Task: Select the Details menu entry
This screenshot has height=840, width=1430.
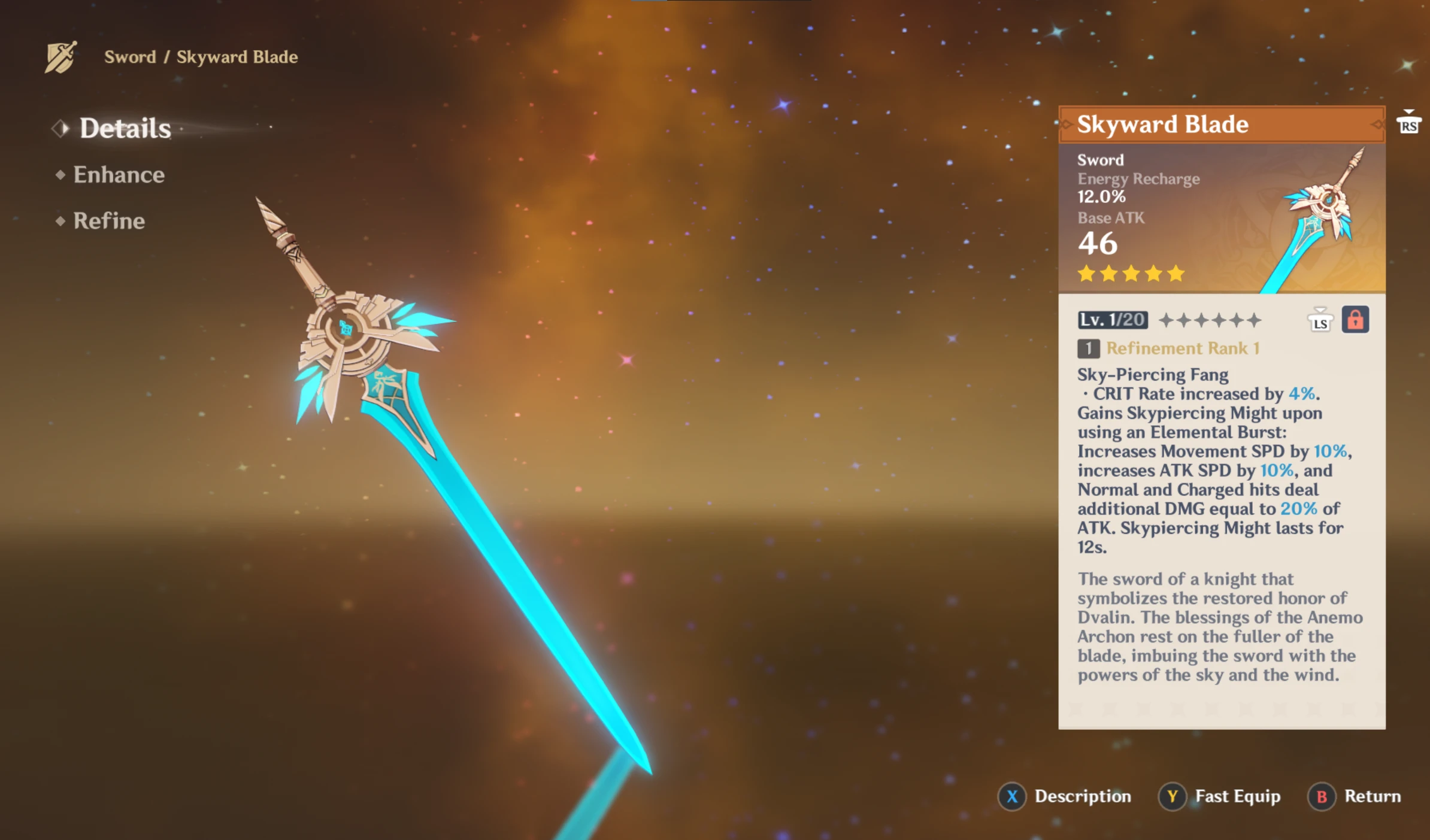Action: tap(125, 128)
